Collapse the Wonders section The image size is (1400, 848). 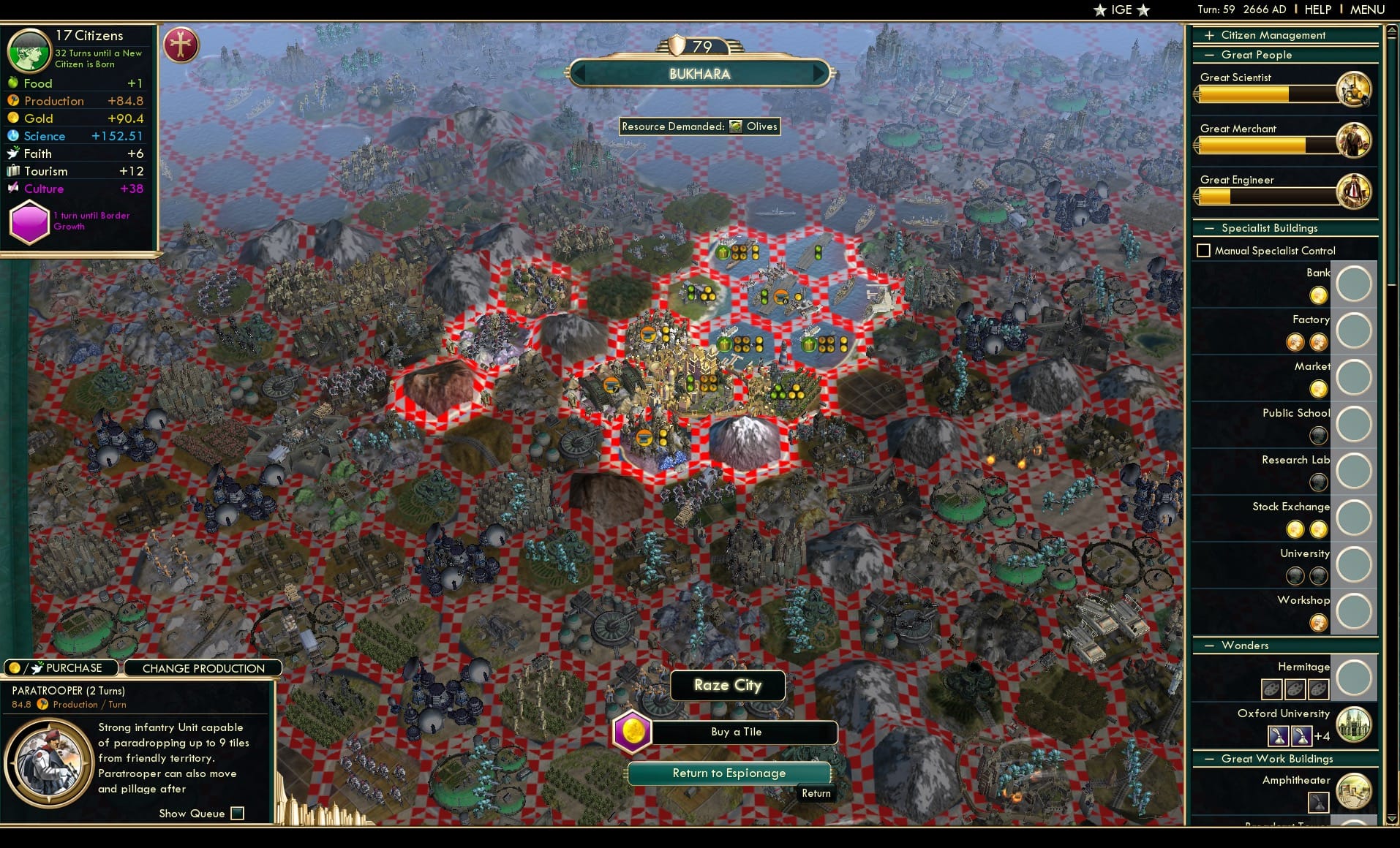tap(1211, 646)
